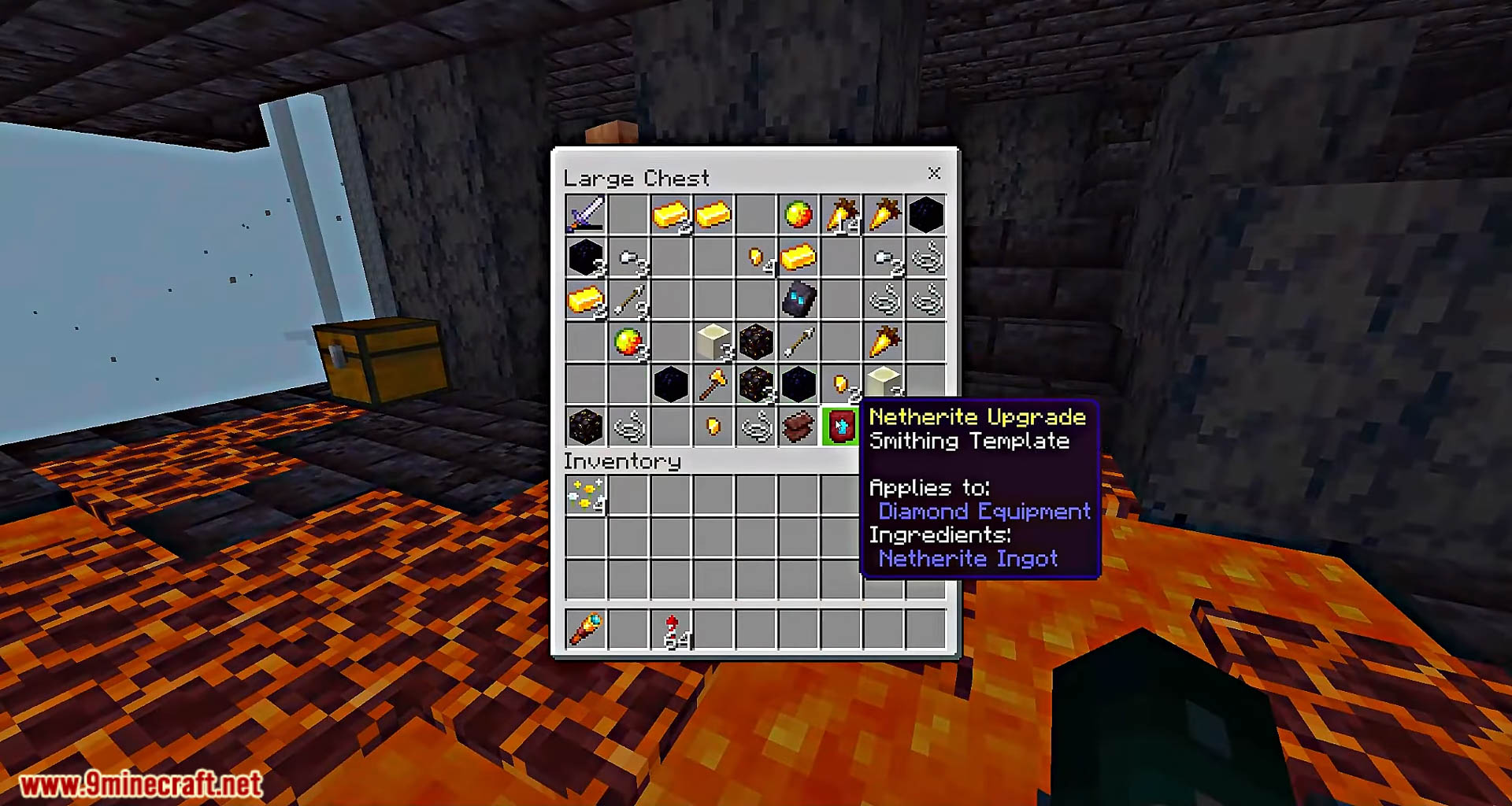Pick up the sword in the chest
The width and height of the screenshot is (1512, 806).
(585, 214)
